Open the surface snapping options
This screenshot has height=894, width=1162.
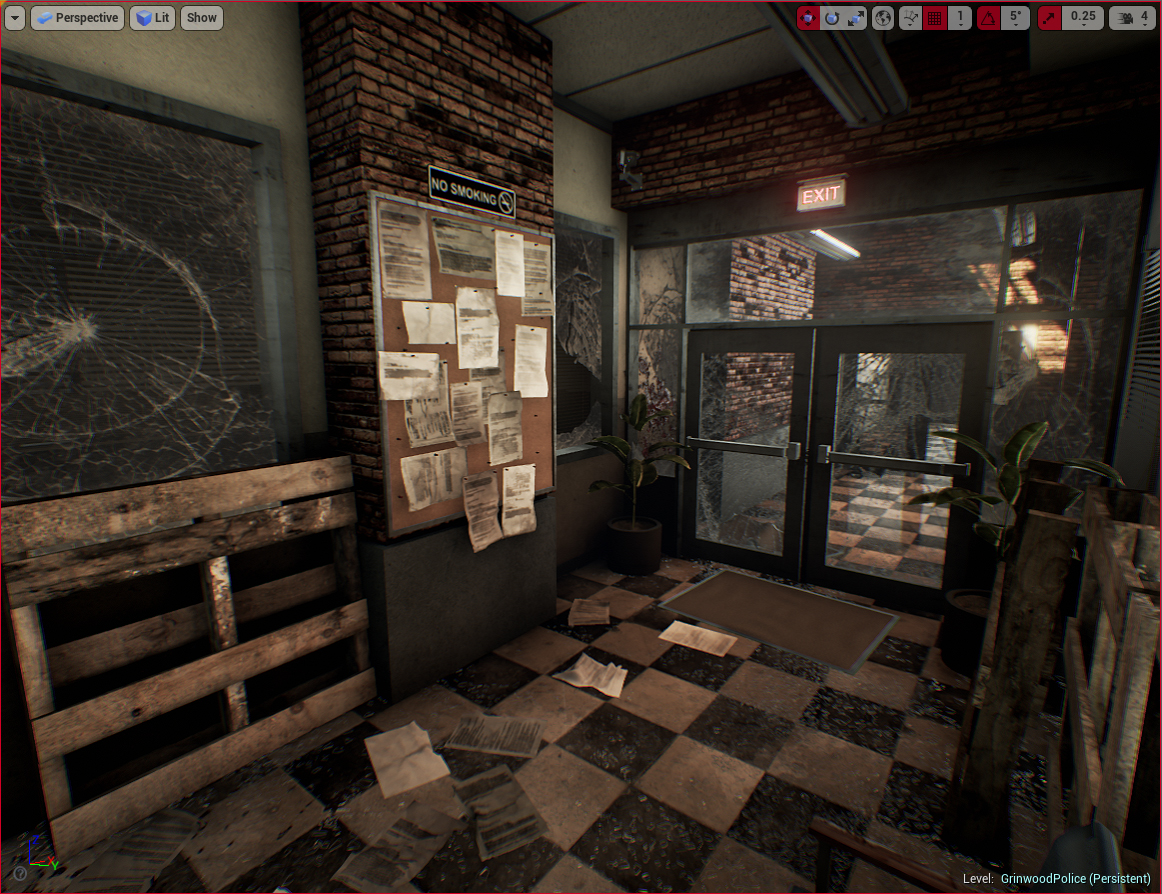coord(910,17)
